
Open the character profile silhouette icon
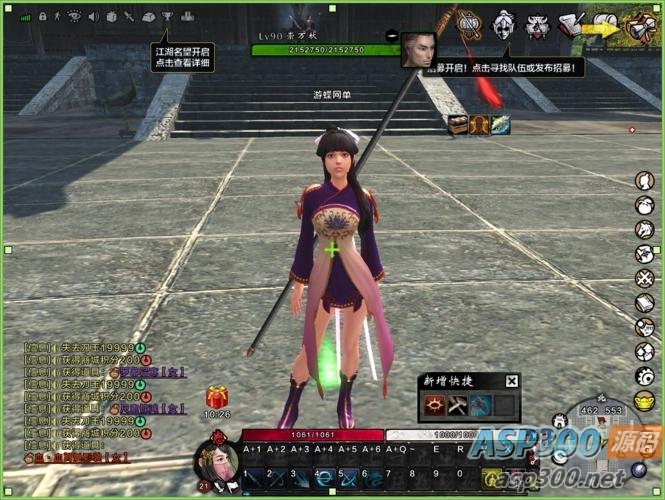[645, 180]
